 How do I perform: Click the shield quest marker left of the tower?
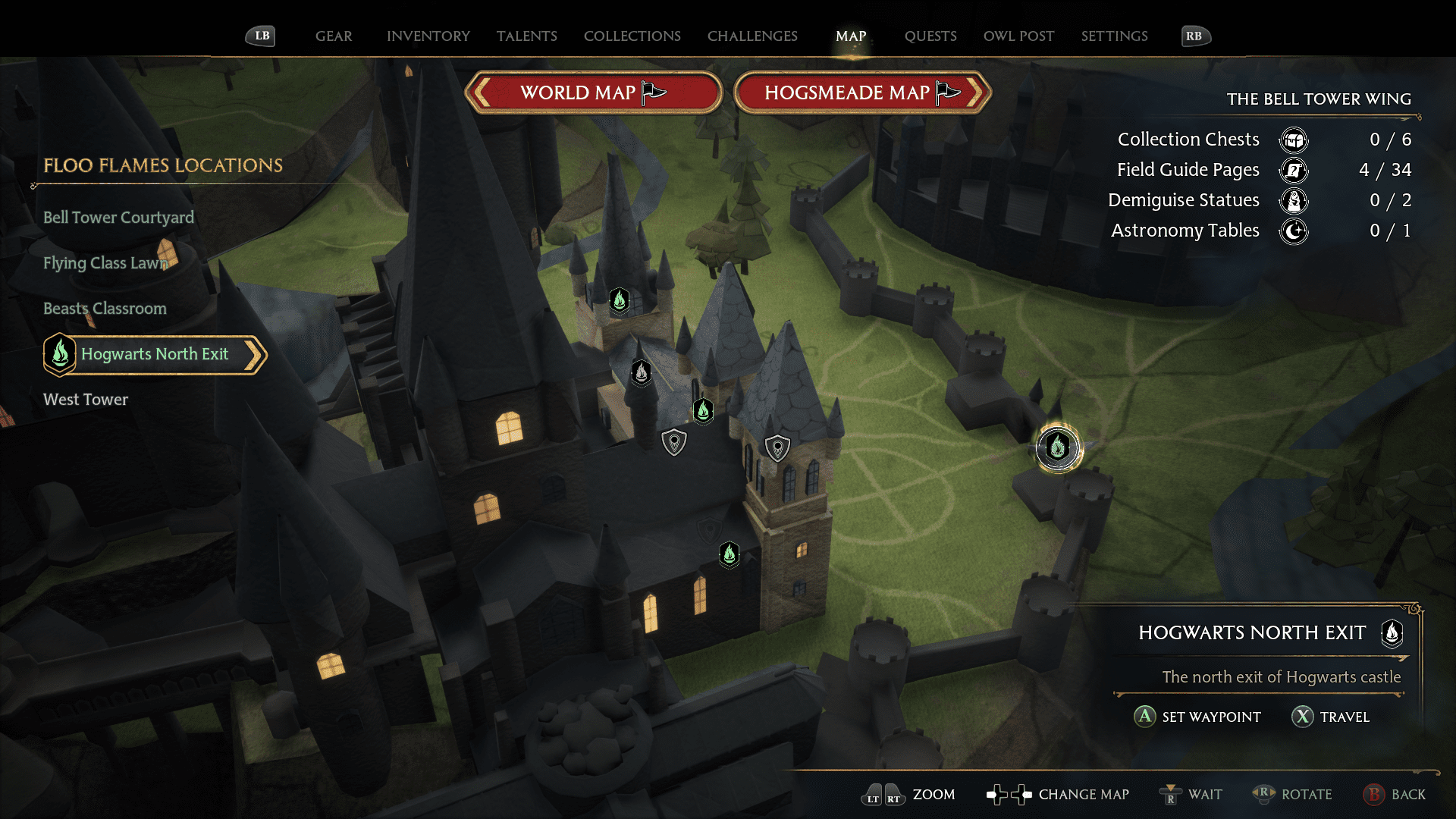click(x=673, y=441)
